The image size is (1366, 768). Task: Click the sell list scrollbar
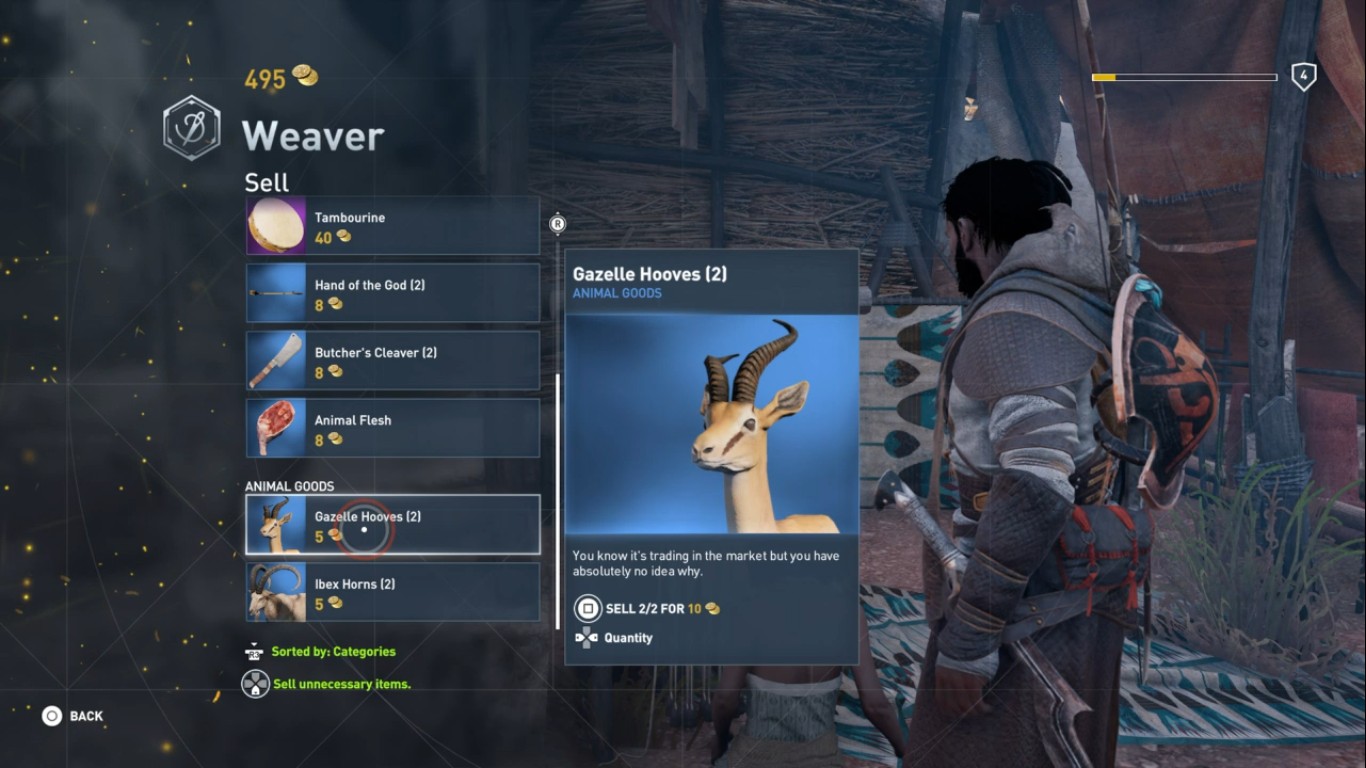[x=558, y=500]
